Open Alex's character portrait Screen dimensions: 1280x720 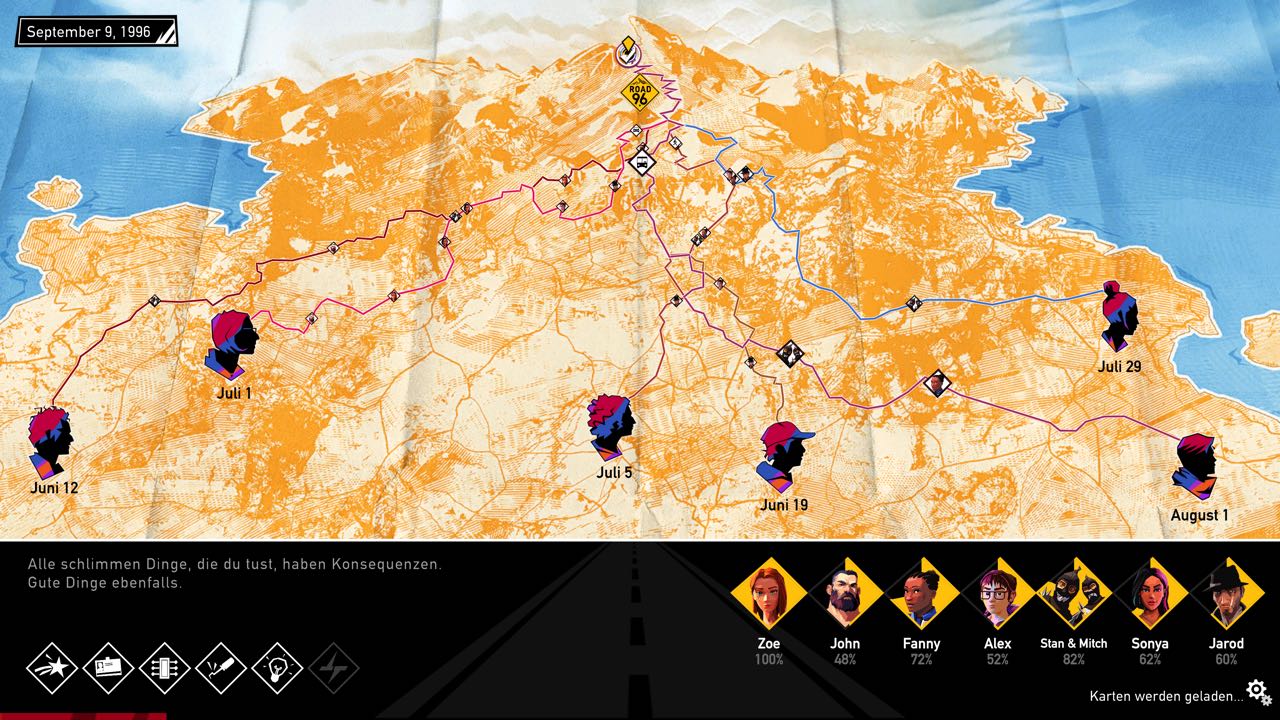tap(997, 596)
